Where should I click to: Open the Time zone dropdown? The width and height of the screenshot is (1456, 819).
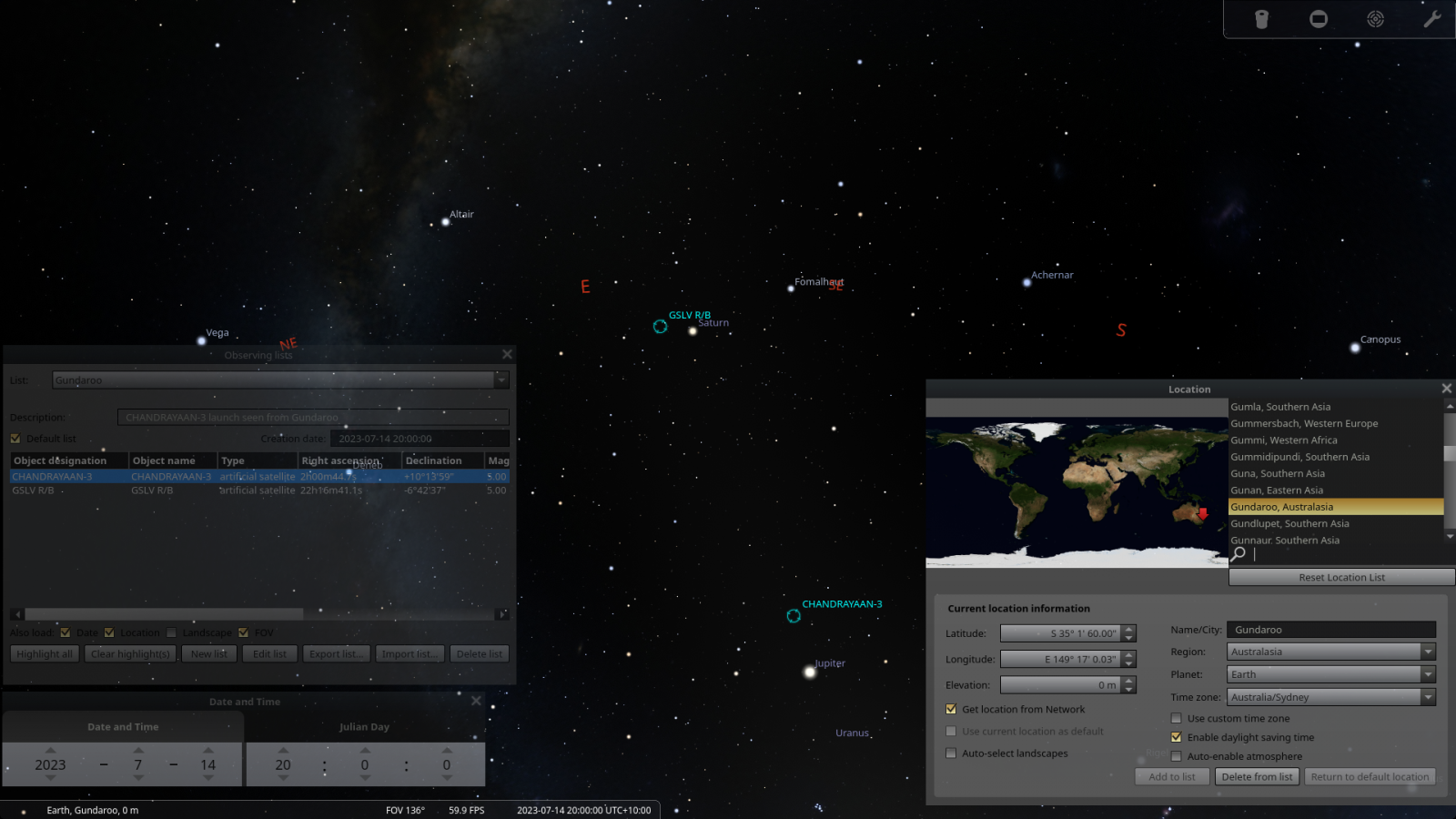(1428, 697)
